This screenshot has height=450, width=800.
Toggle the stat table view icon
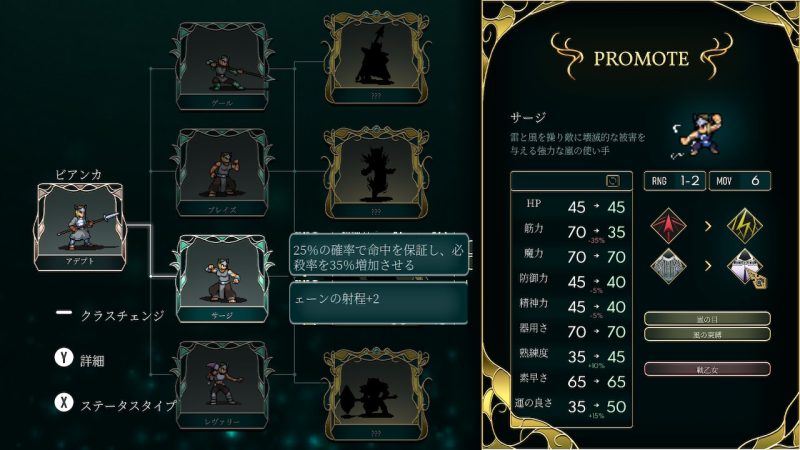pyautogui.click(x=613, y=181)
